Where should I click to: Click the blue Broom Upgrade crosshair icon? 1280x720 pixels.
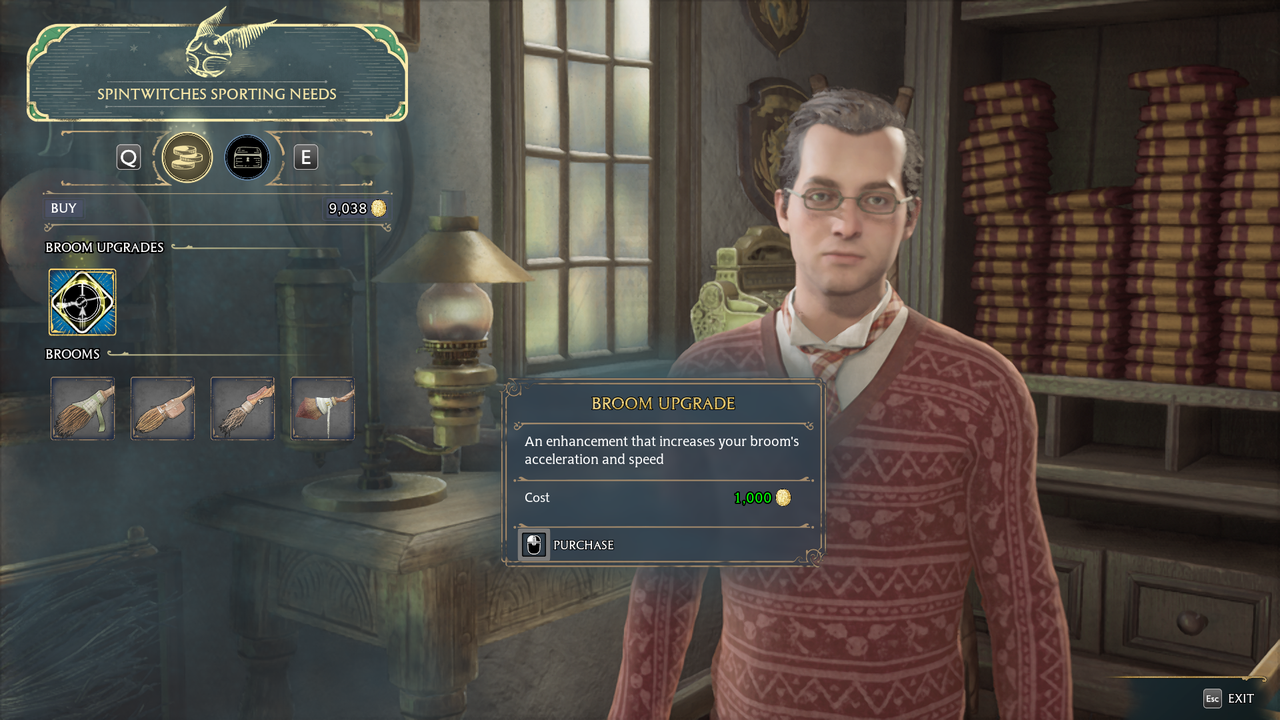(x=81, y=301)
